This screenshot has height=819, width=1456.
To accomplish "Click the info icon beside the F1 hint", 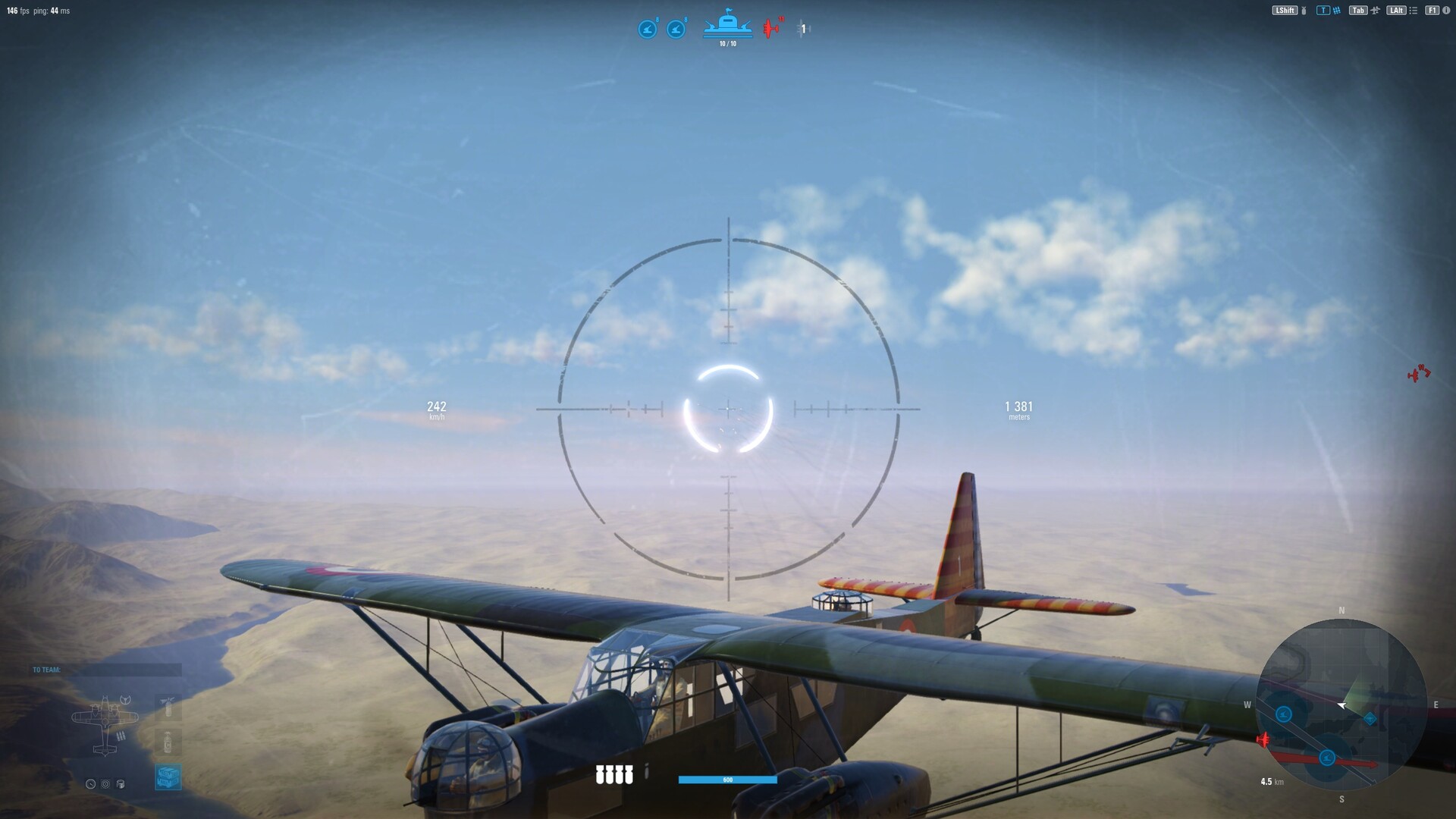I will click(1446, 11).
